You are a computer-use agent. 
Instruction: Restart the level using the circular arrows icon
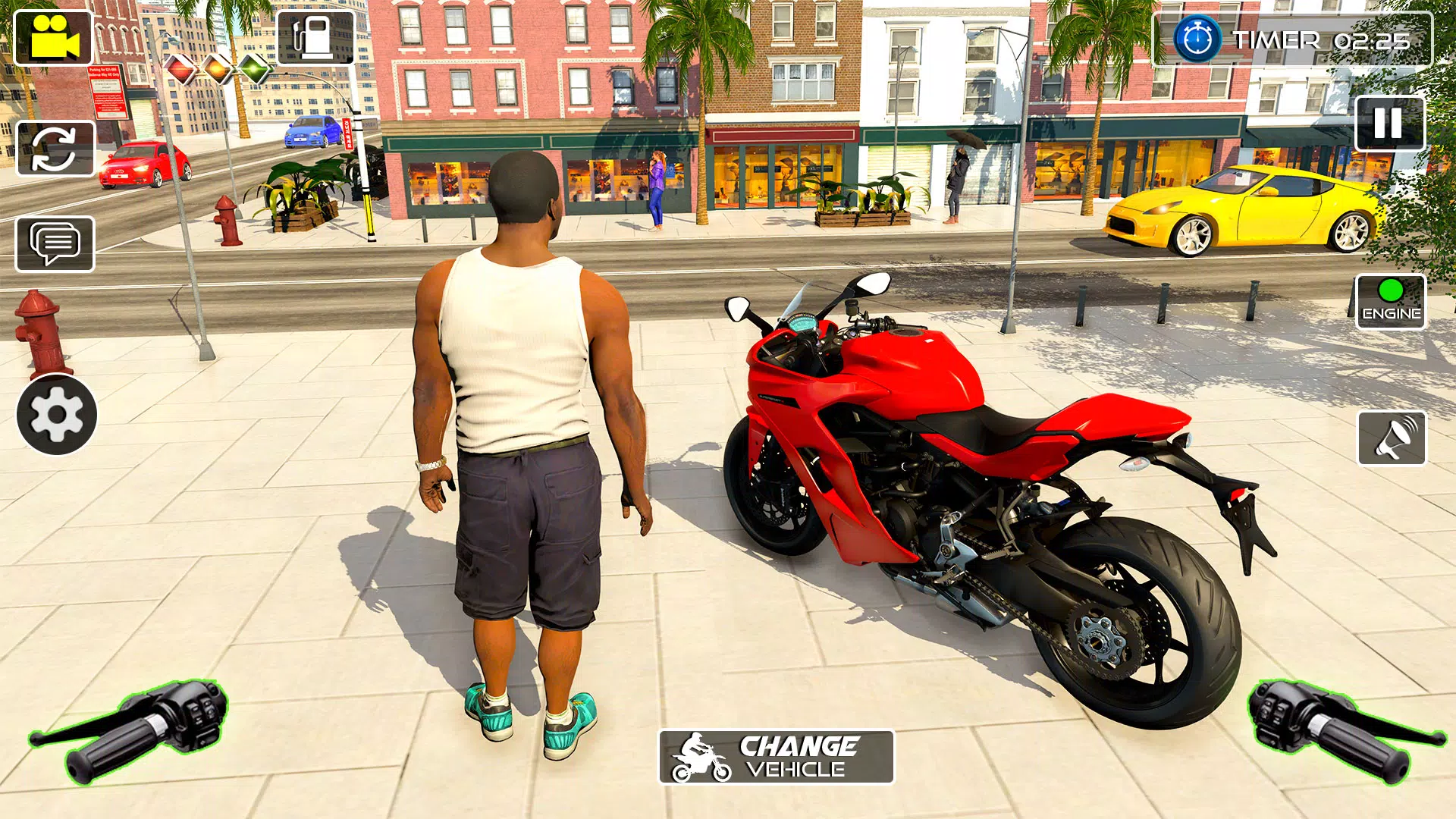tap(53, 148)
